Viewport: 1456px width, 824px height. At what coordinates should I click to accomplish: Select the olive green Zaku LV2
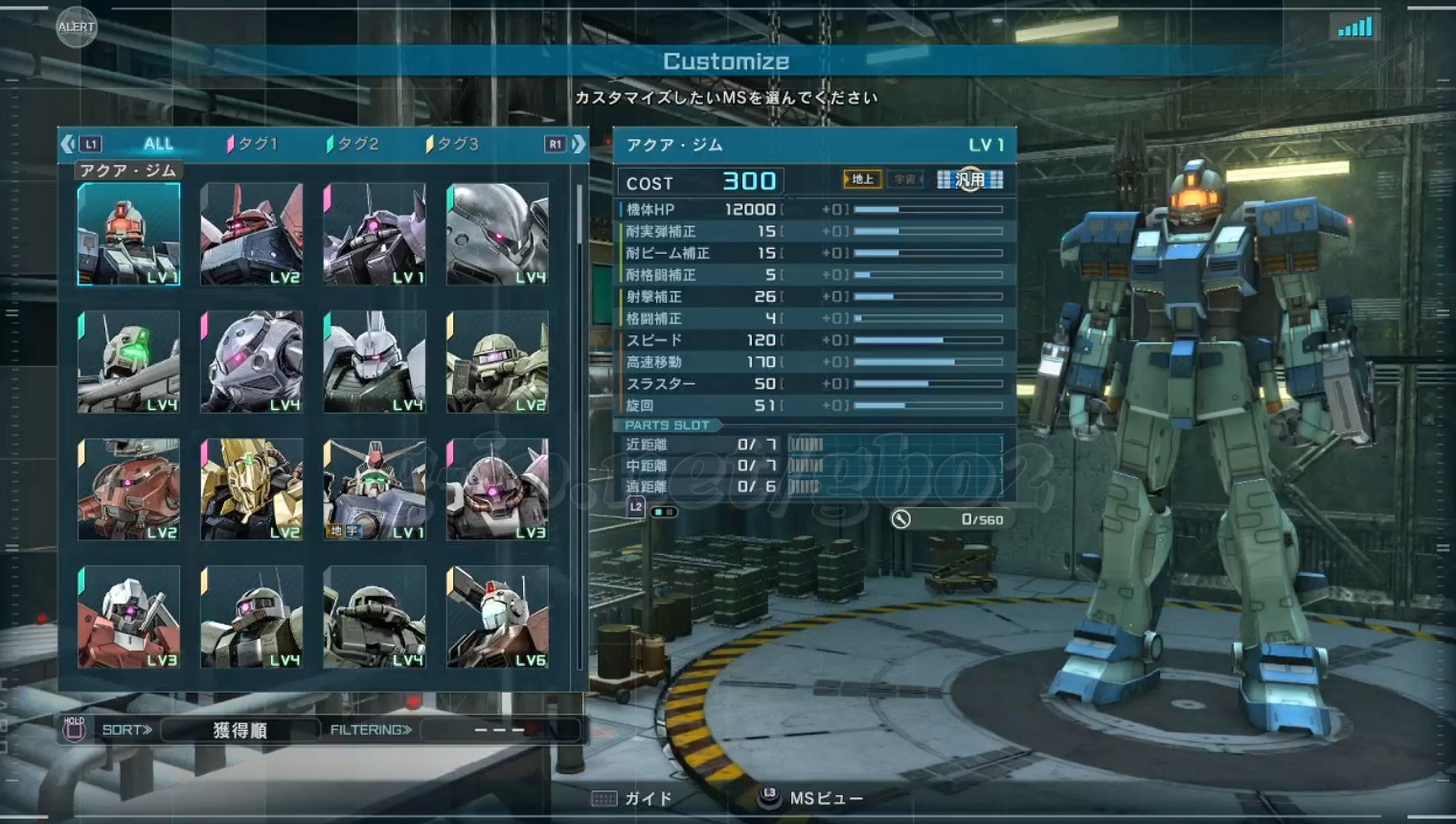pyautogui.click(x=497, y=362)
